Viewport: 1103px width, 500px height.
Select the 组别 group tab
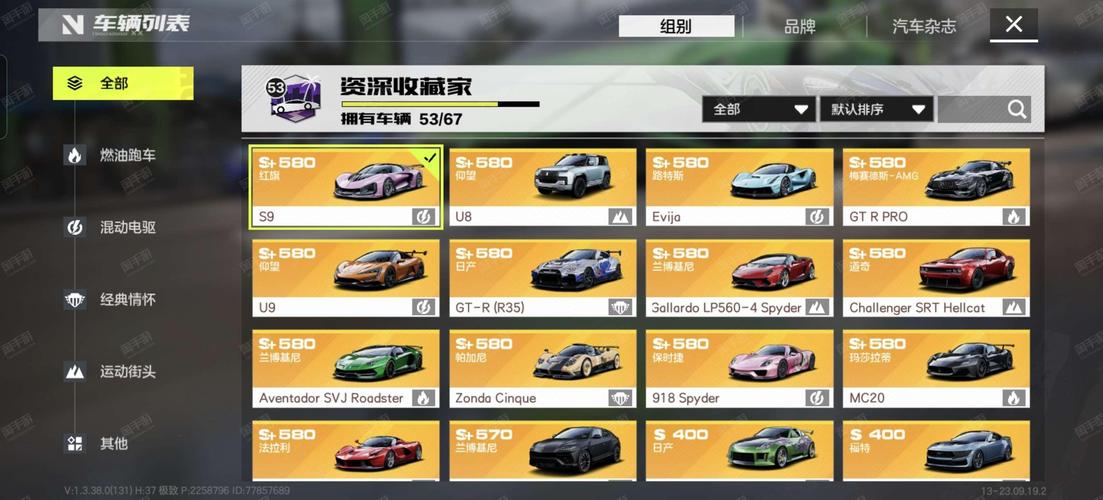pos(676,27)
